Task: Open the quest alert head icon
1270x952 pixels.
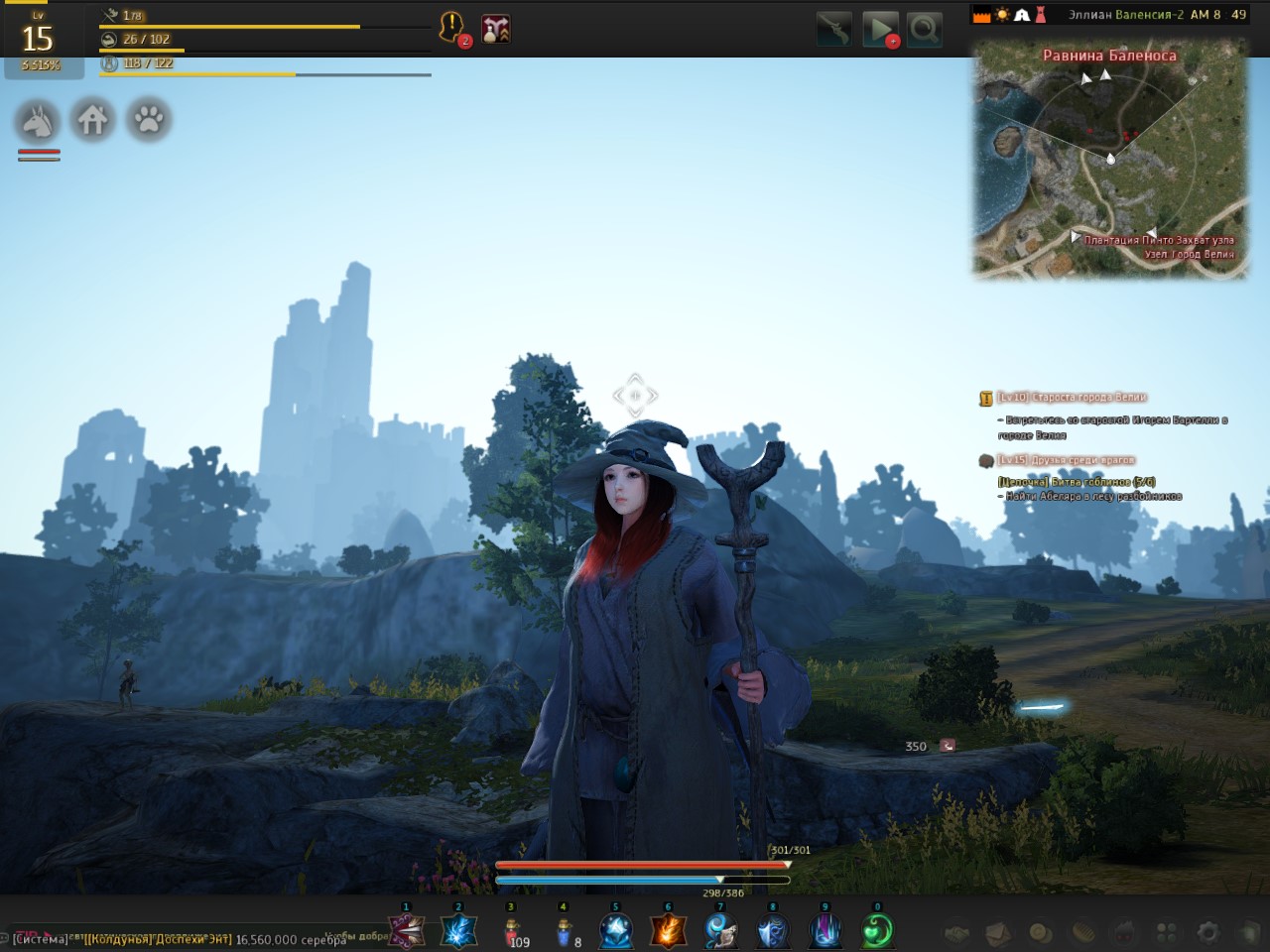Action: (452, 27)
